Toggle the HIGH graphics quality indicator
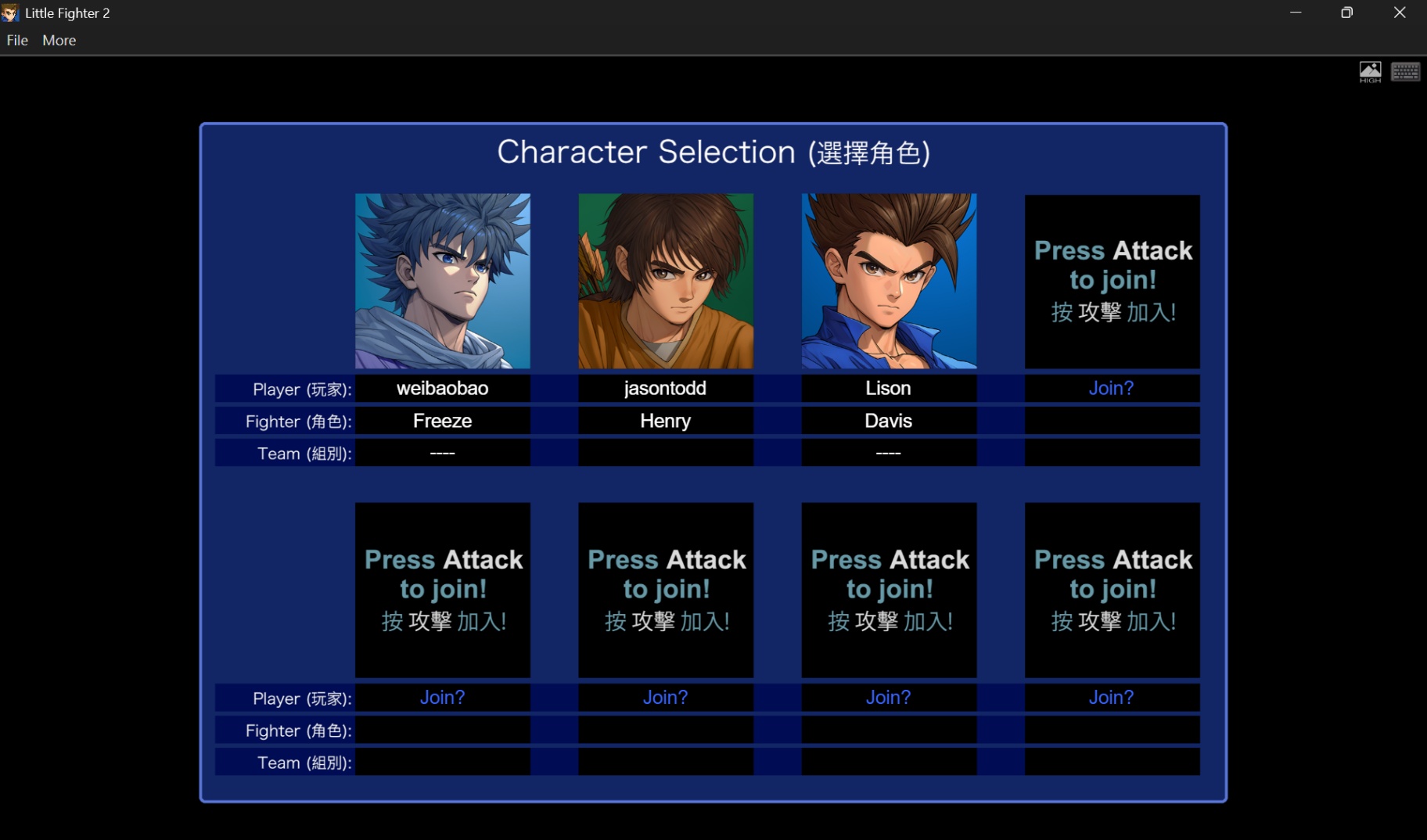The image size is (1427, 840). (x=1370, y=71)
